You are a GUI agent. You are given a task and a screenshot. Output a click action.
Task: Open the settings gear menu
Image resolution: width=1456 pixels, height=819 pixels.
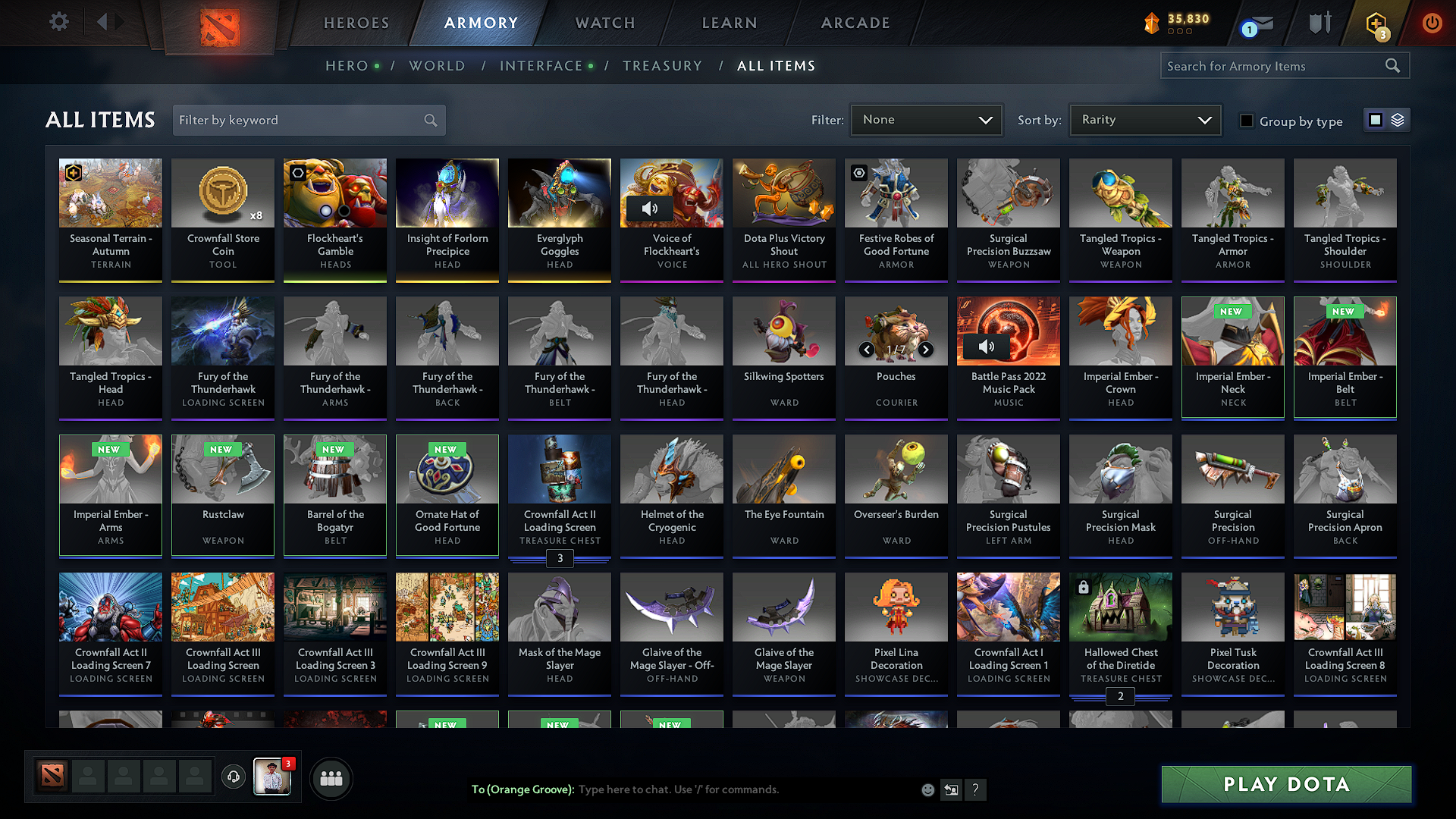pos(58,22)
